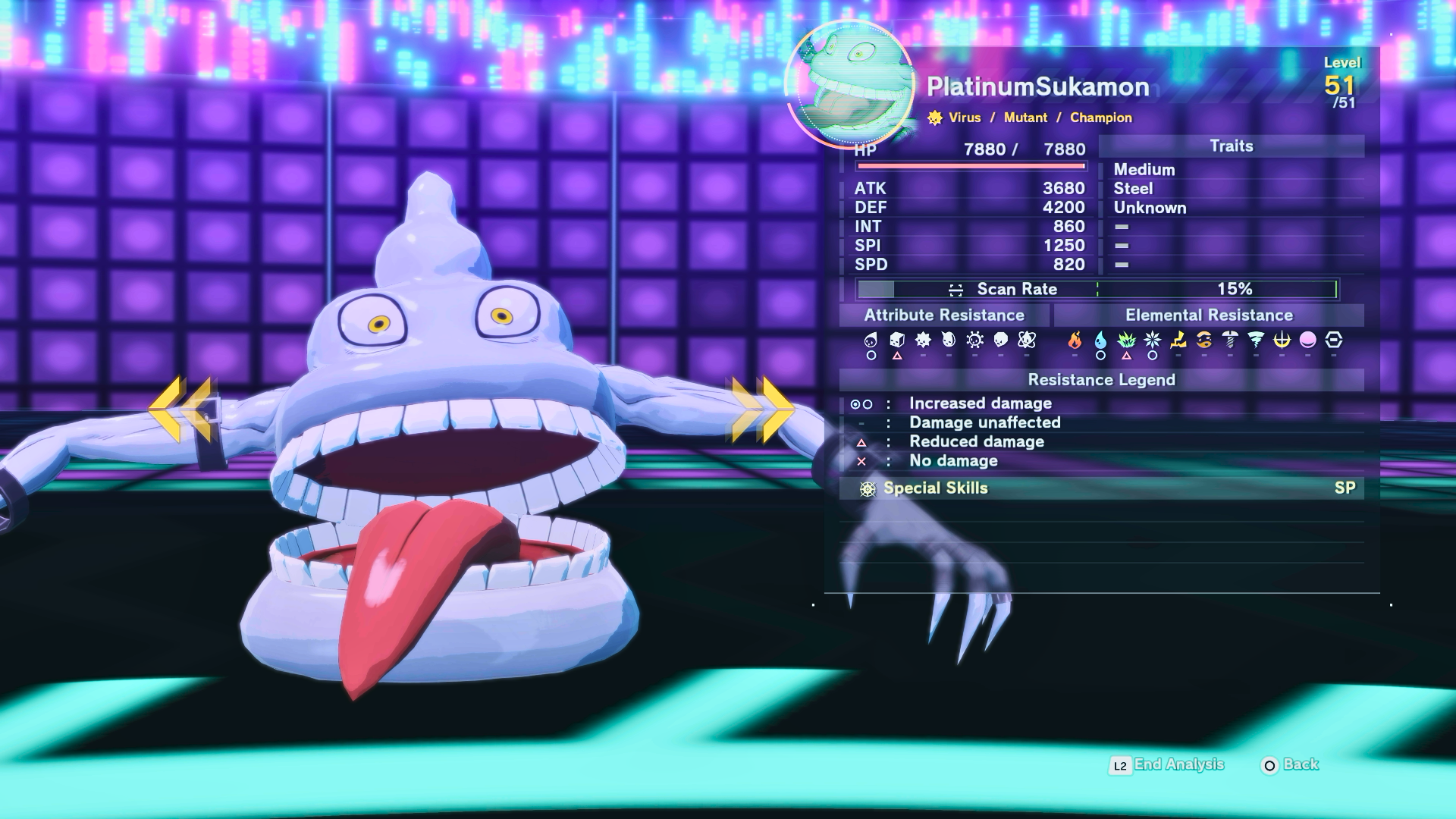The height and width of the screenshot is (819, 1456).
Task: Select the Steel trait entry
Action: pos(1133,189)
